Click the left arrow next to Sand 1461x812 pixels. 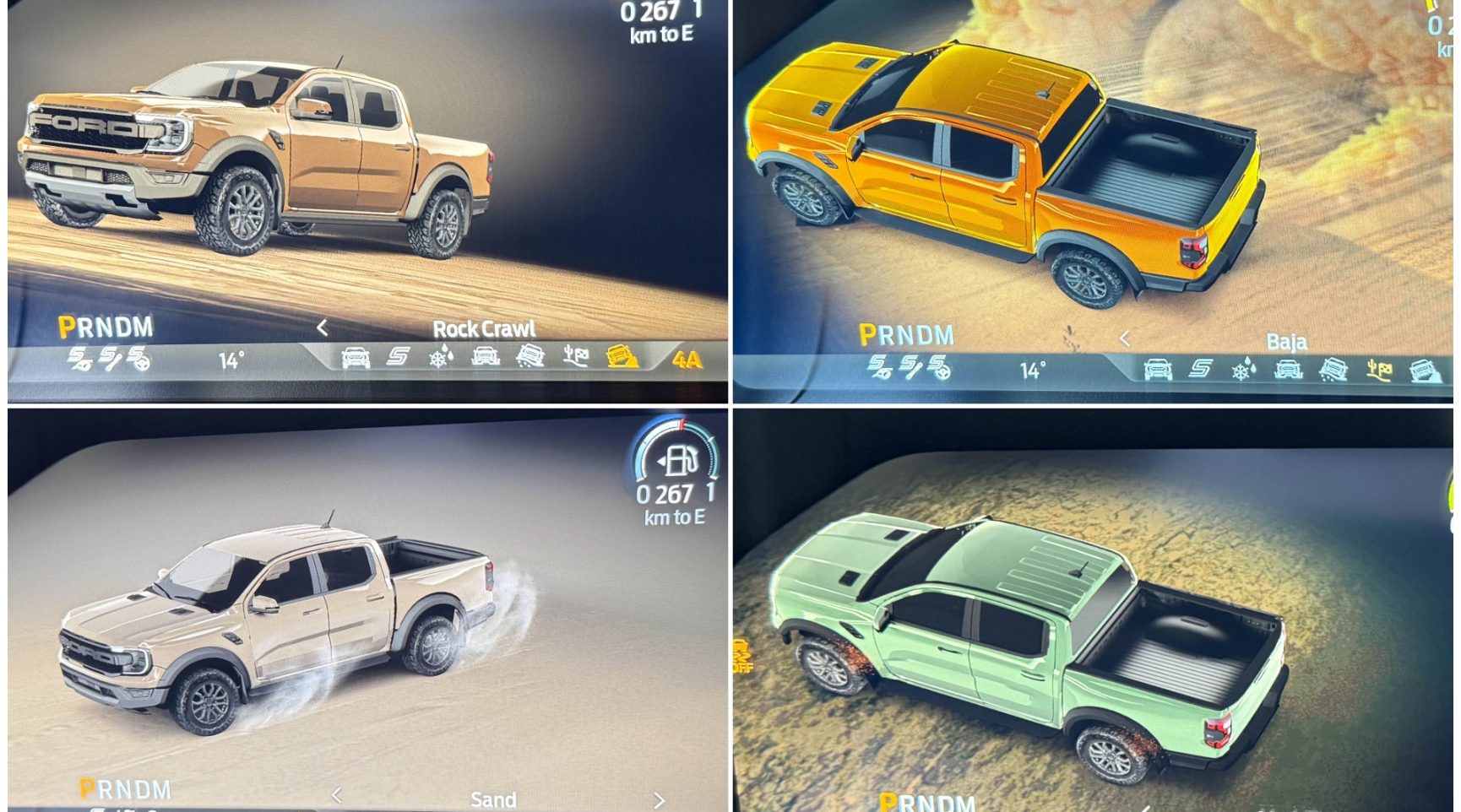[337, 796]
